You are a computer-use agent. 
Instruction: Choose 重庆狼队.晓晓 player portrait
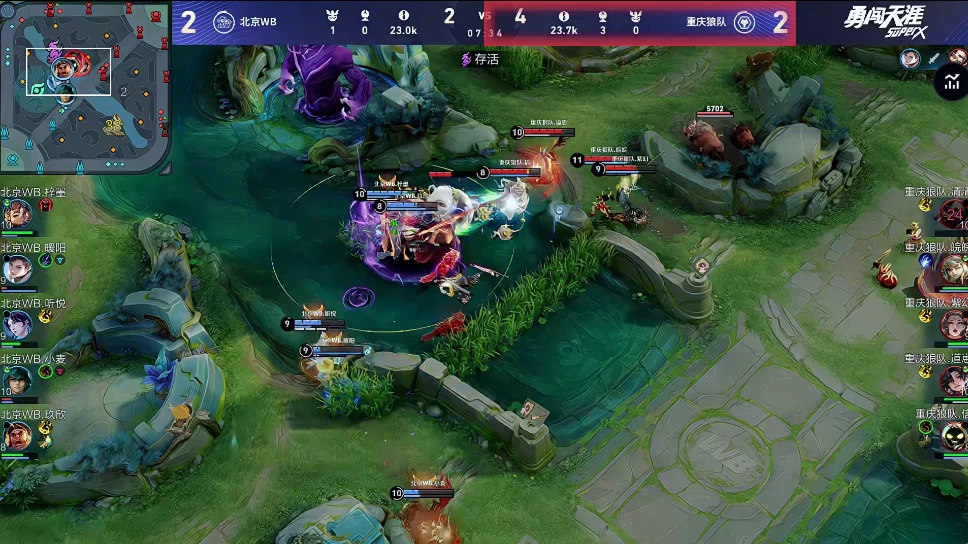pyautogui.click(x=952, y=268)
